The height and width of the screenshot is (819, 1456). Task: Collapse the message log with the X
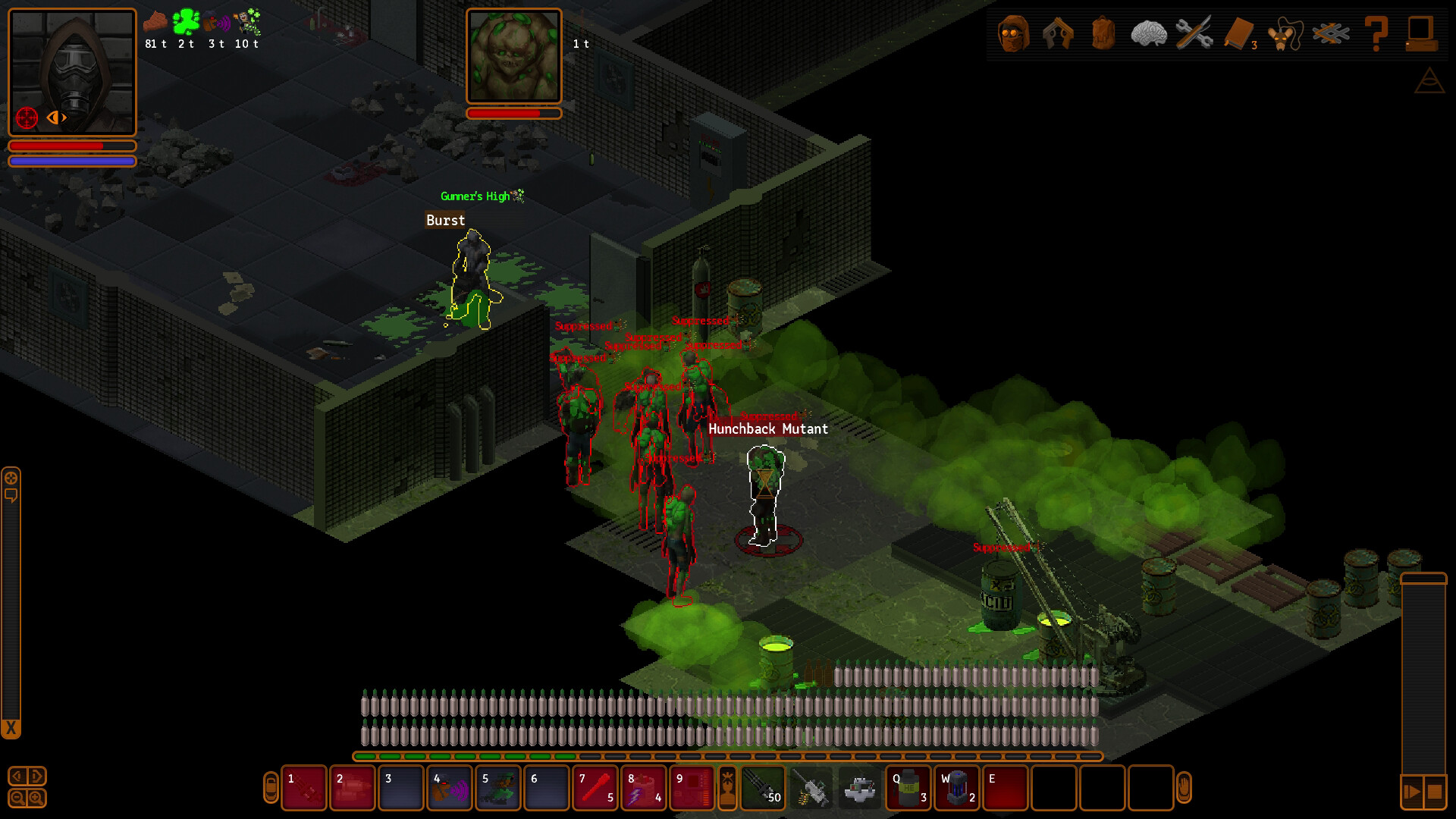(x=11, y=726)
